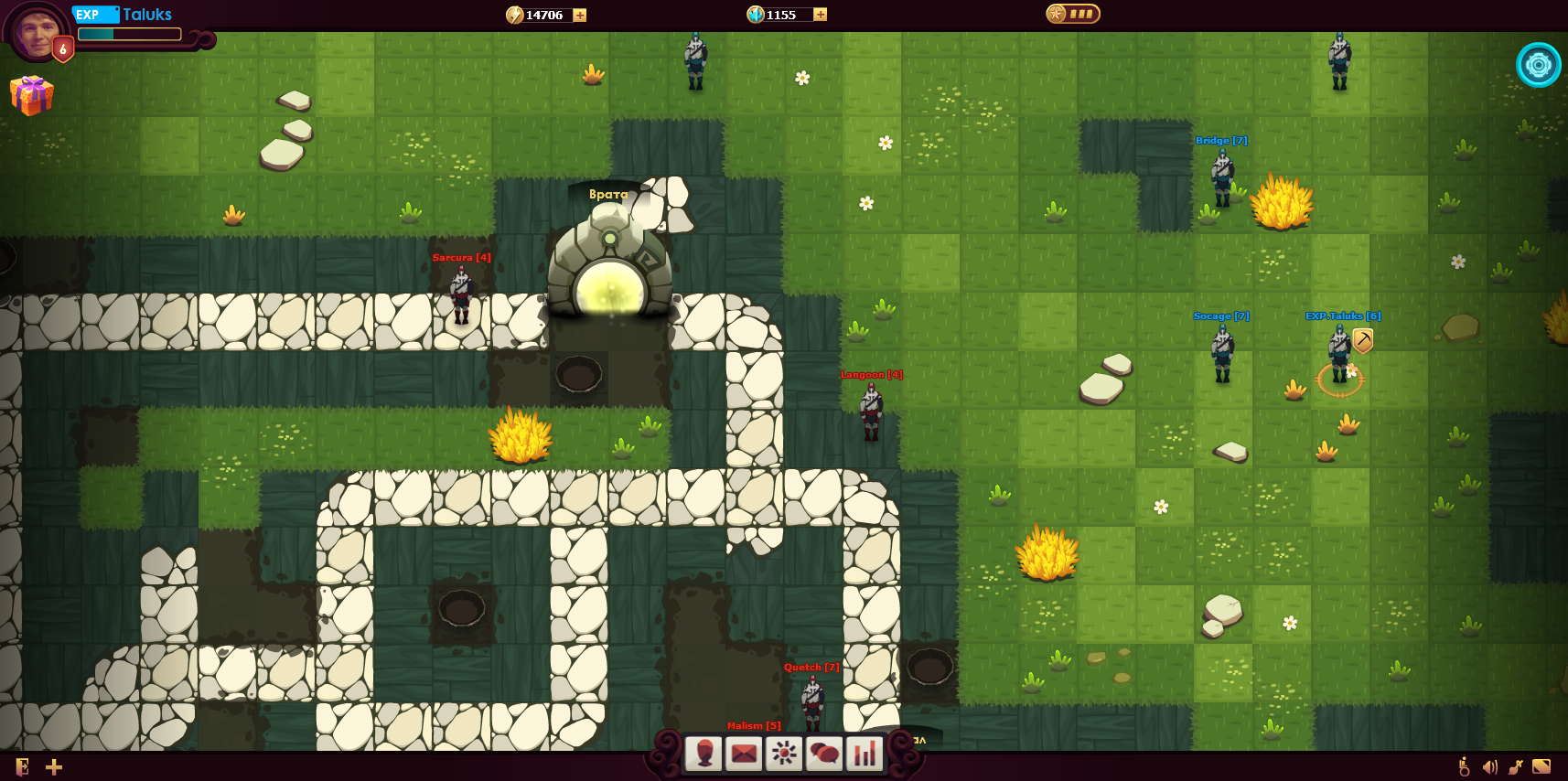Viewport: 1568px width, 781px height.
Task: Show the bar chart rankings button
Action: click(x=865, y=754)
